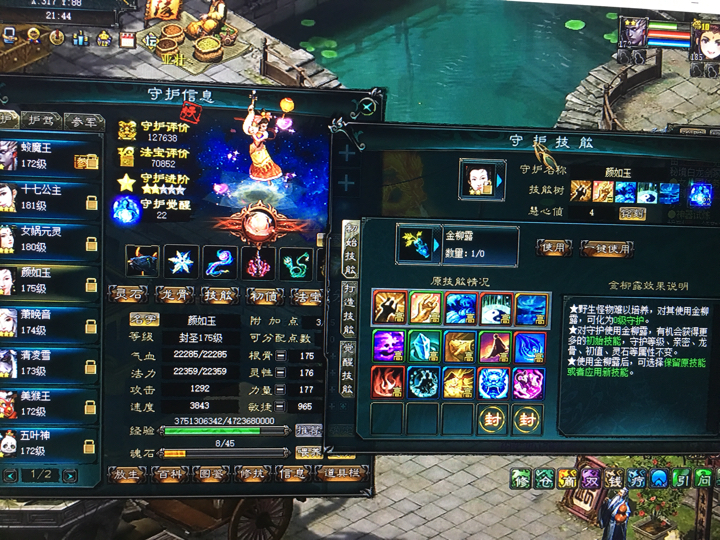Close the 守护信息 guardian info window
The height and width of the screenshot is (540, 720).
[x=369, y=105]
